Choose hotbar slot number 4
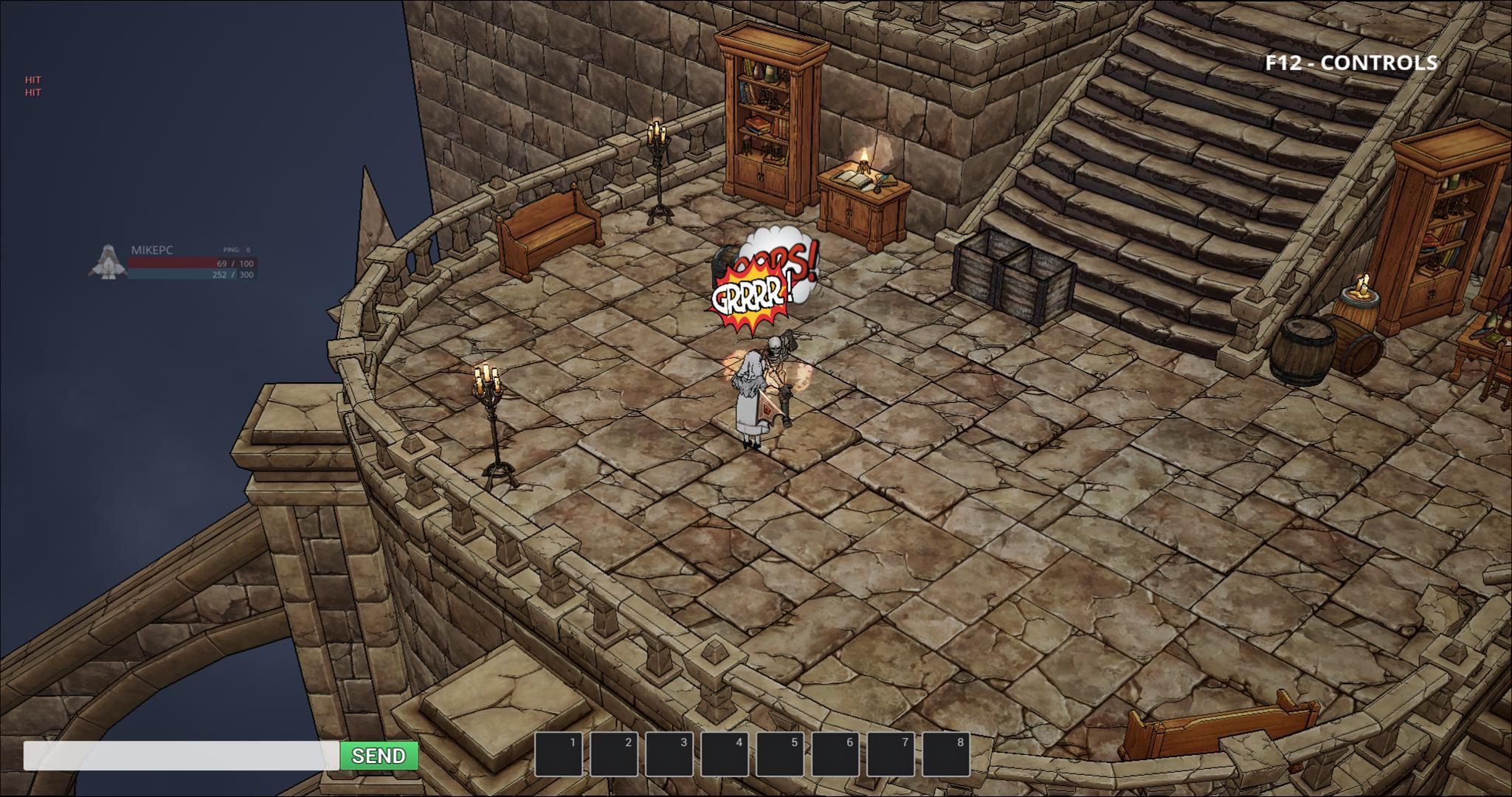The image size is (1512, 797). point(725,754)
